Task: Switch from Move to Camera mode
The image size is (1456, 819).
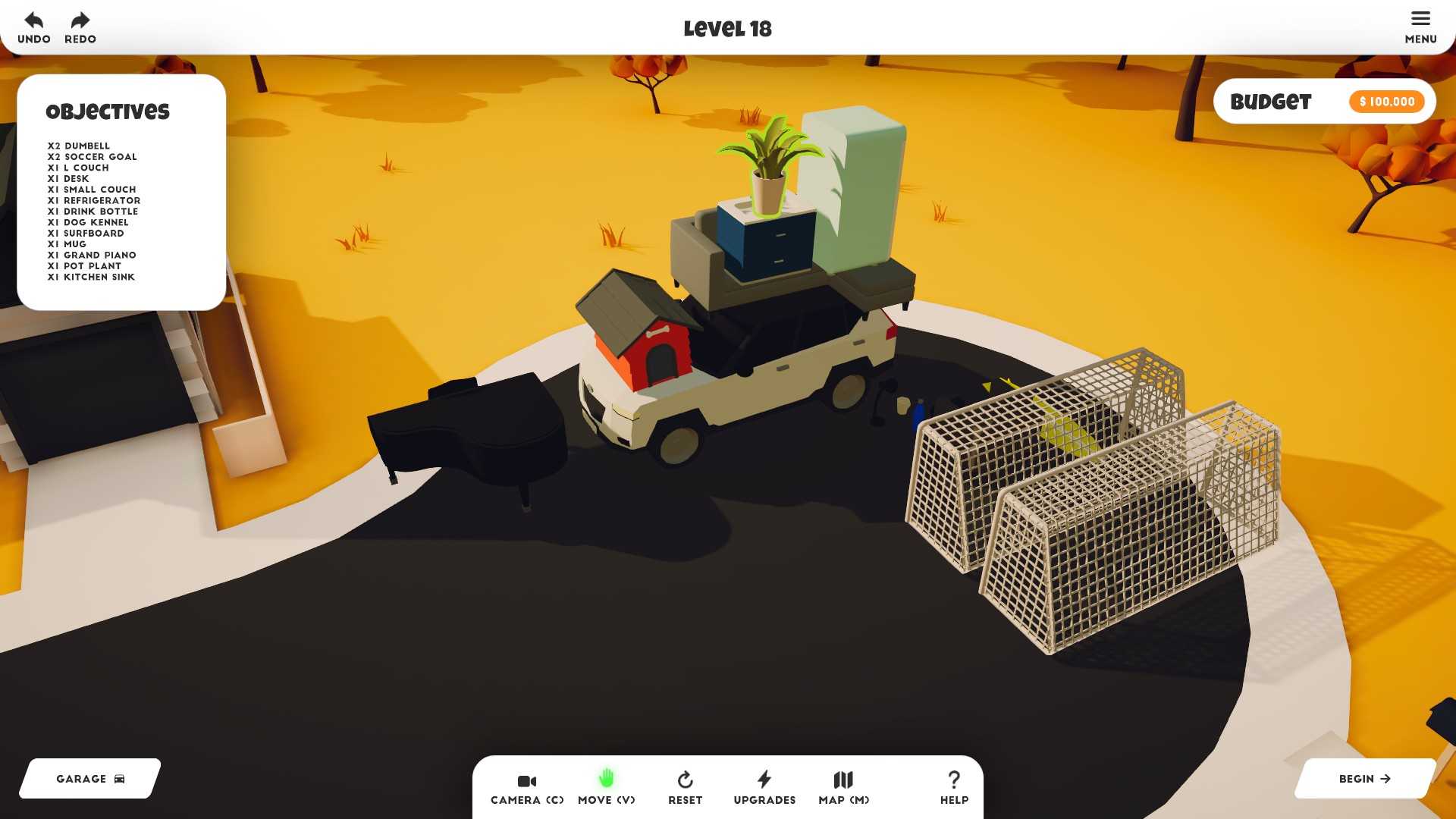Action: click(x=527, y=783)
